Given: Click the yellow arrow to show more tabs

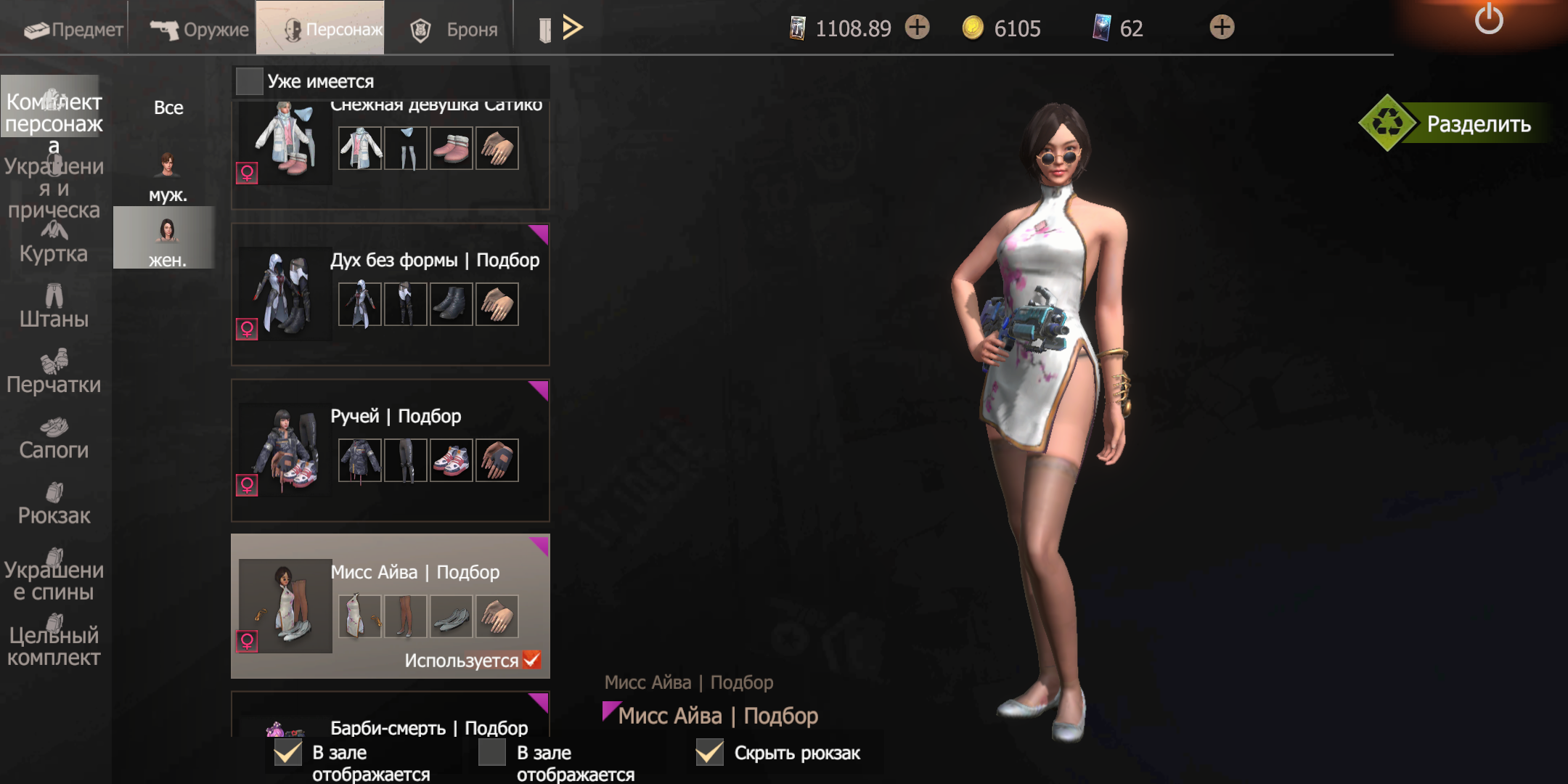Looking at the screenshot, I should pyautogui.click(x=573, y=28).
